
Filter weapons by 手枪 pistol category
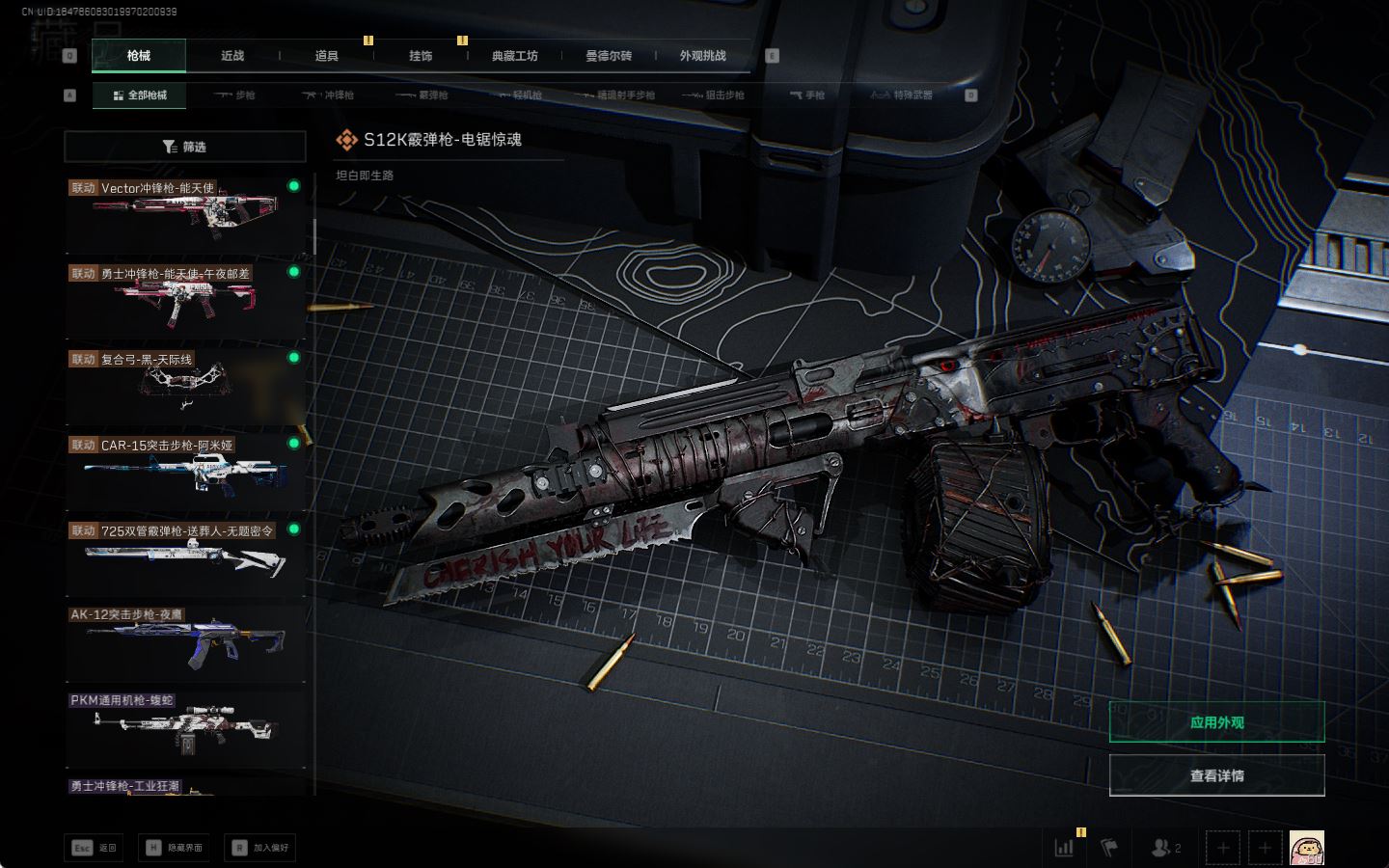coord(807,95)
